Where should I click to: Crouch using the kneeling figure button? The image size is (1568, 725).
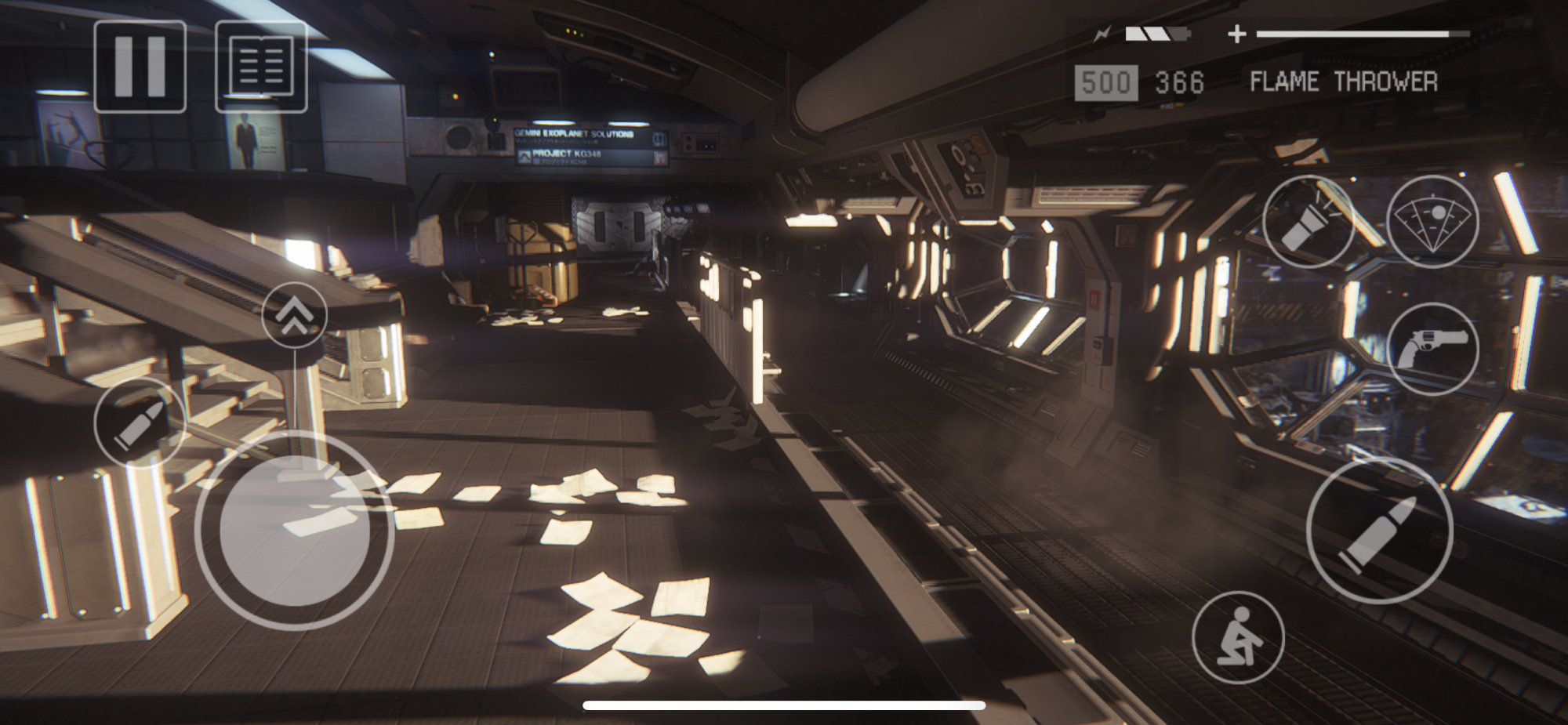pos(1238,637)
